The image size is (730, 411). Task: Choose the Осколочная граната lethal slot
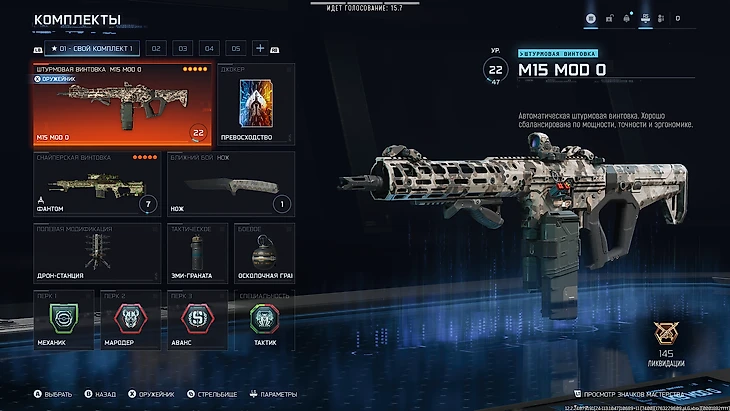tap(264, 257)
